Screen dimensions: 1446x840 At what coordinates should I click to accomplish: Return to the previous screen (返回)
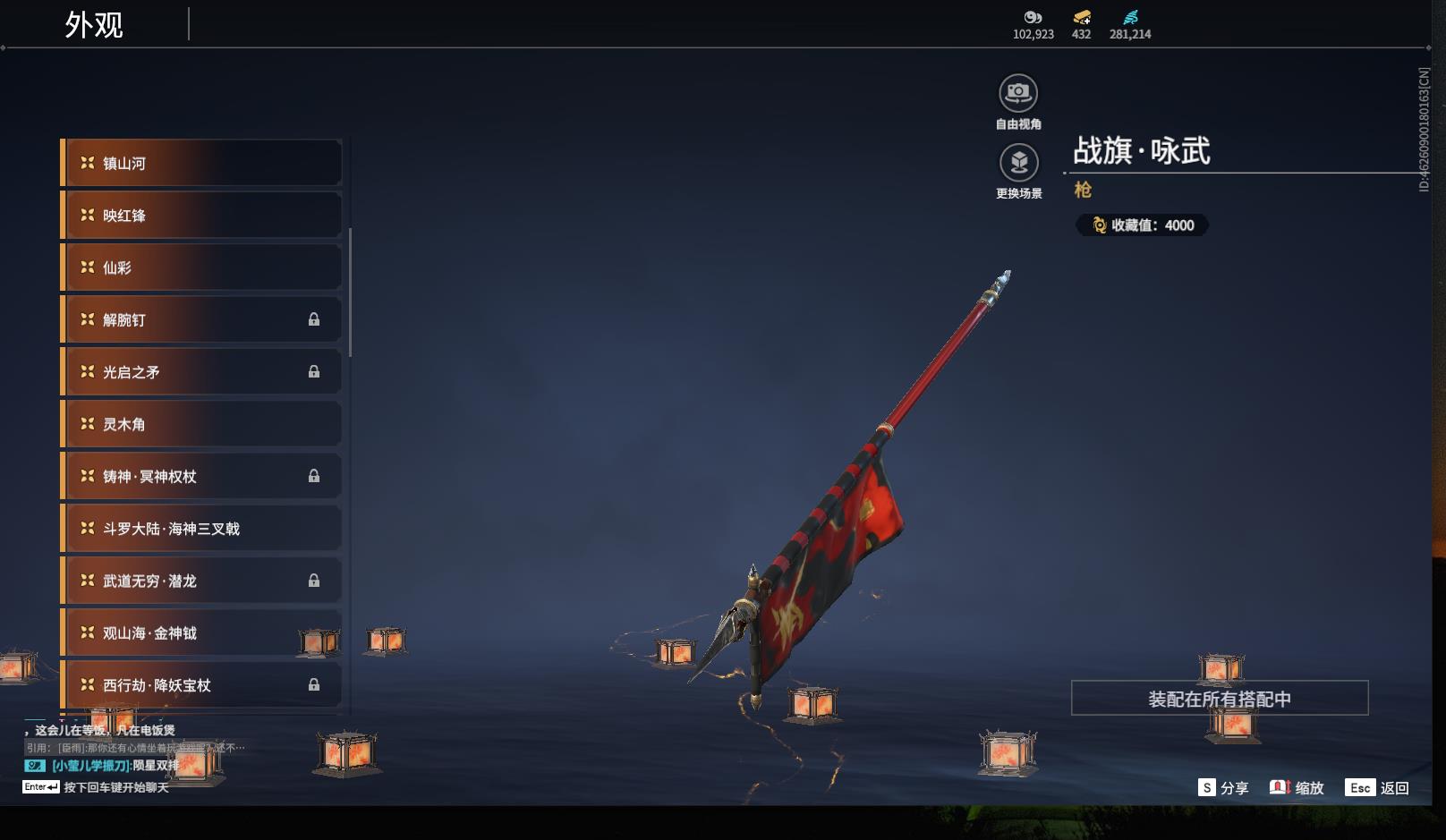[1378, 788]
